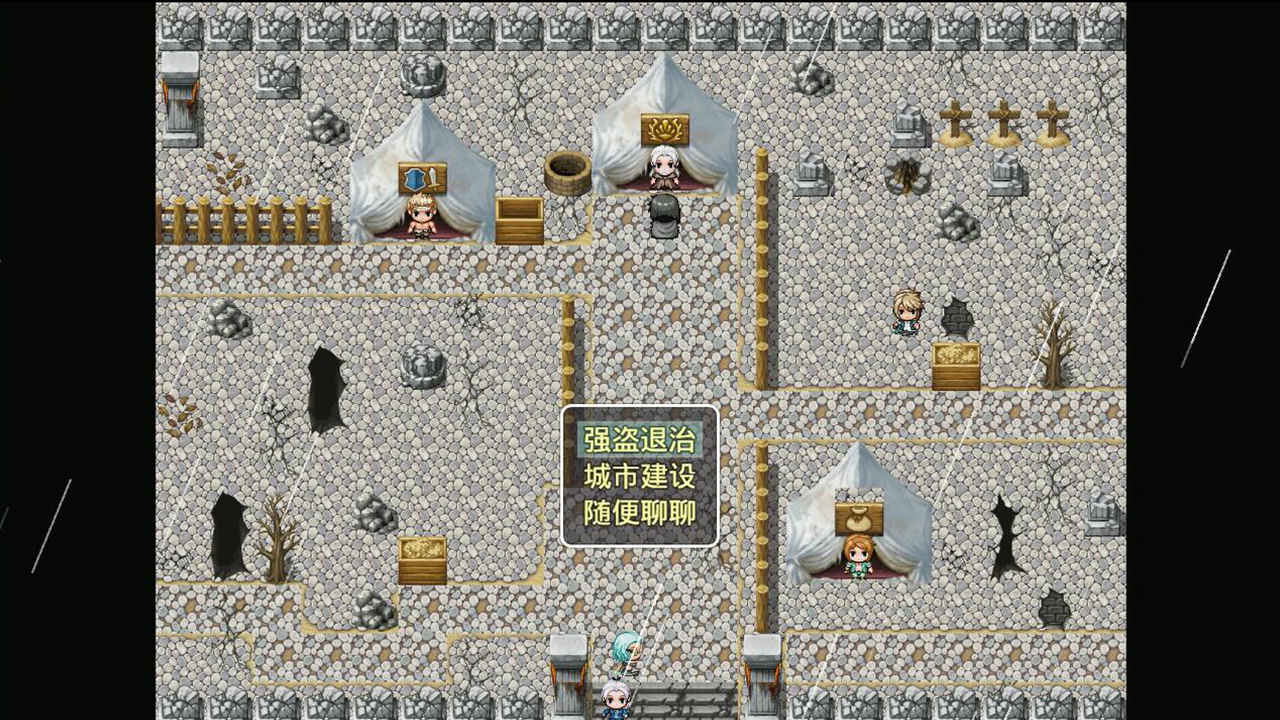Viewport: 1280px width, 720px height.
Task: Talk to the shirtless blonde NPC in the left tent
Action: 420,215
